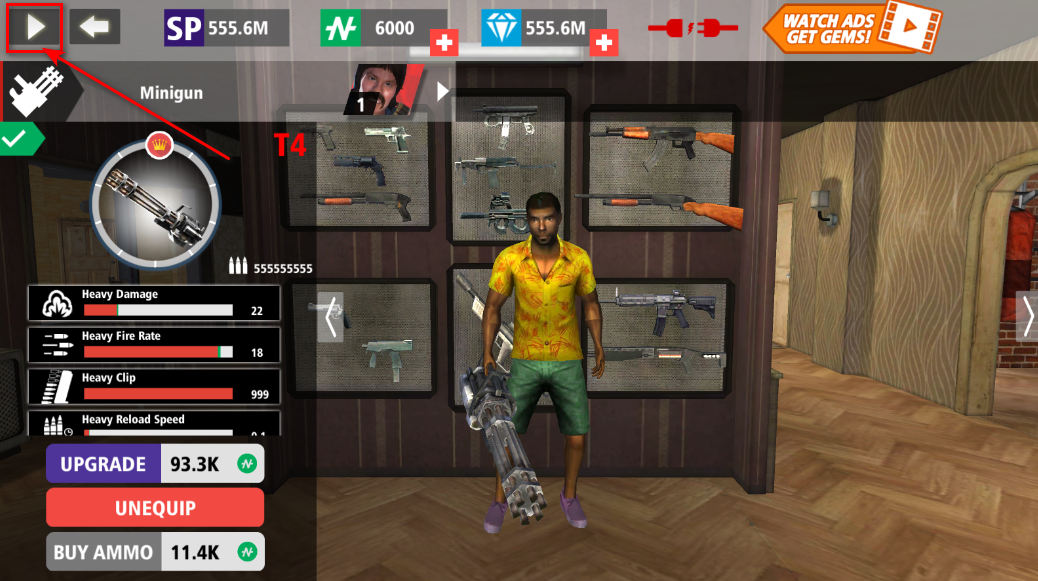The image size is (1038, 581).
Task: Upgrade the Minigun for 93.3K
Action: pyautogui.click(x=155, y=464)
